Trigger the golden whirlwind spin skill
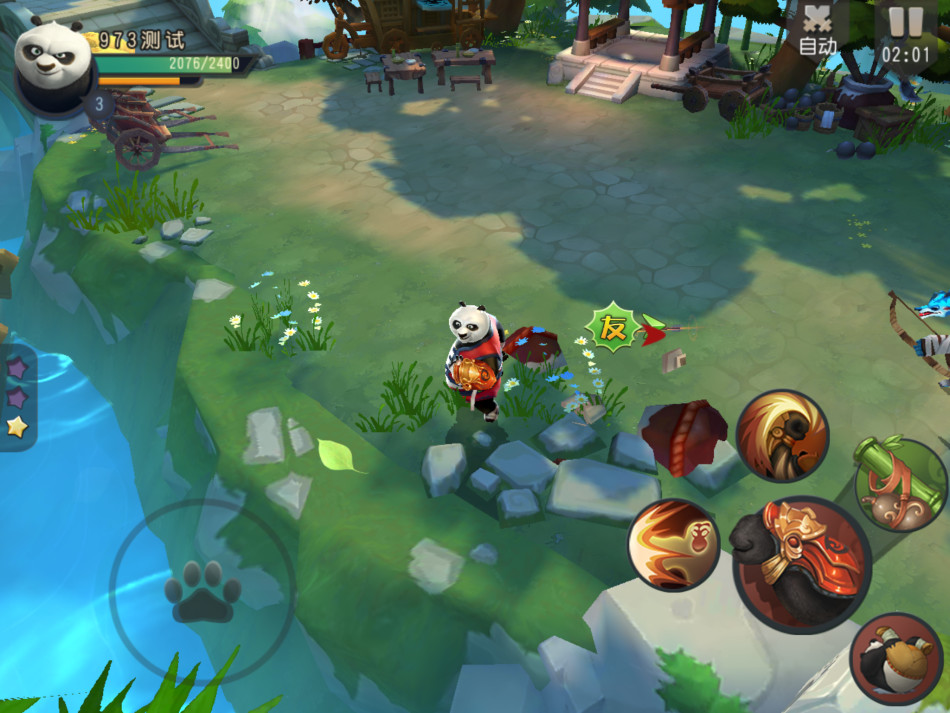Image resolution: width=950 pixels, height=713 pixels. point(782,436)
